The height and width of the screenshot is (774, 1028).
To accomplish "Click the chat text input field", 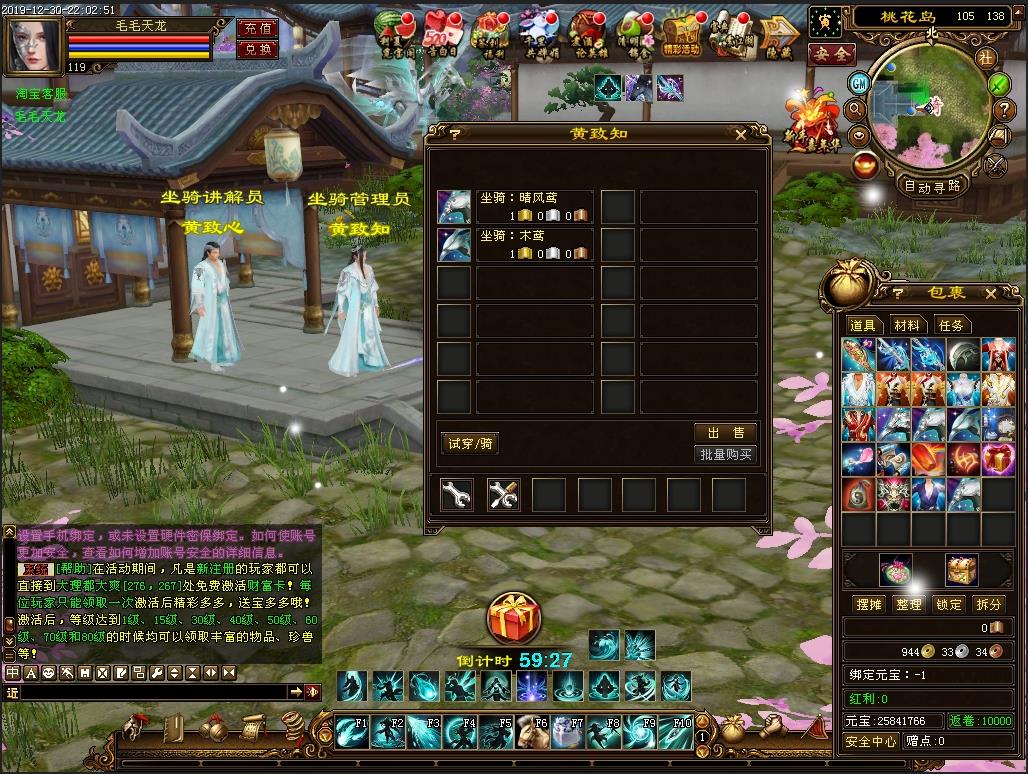I will [x=150, y=692].
